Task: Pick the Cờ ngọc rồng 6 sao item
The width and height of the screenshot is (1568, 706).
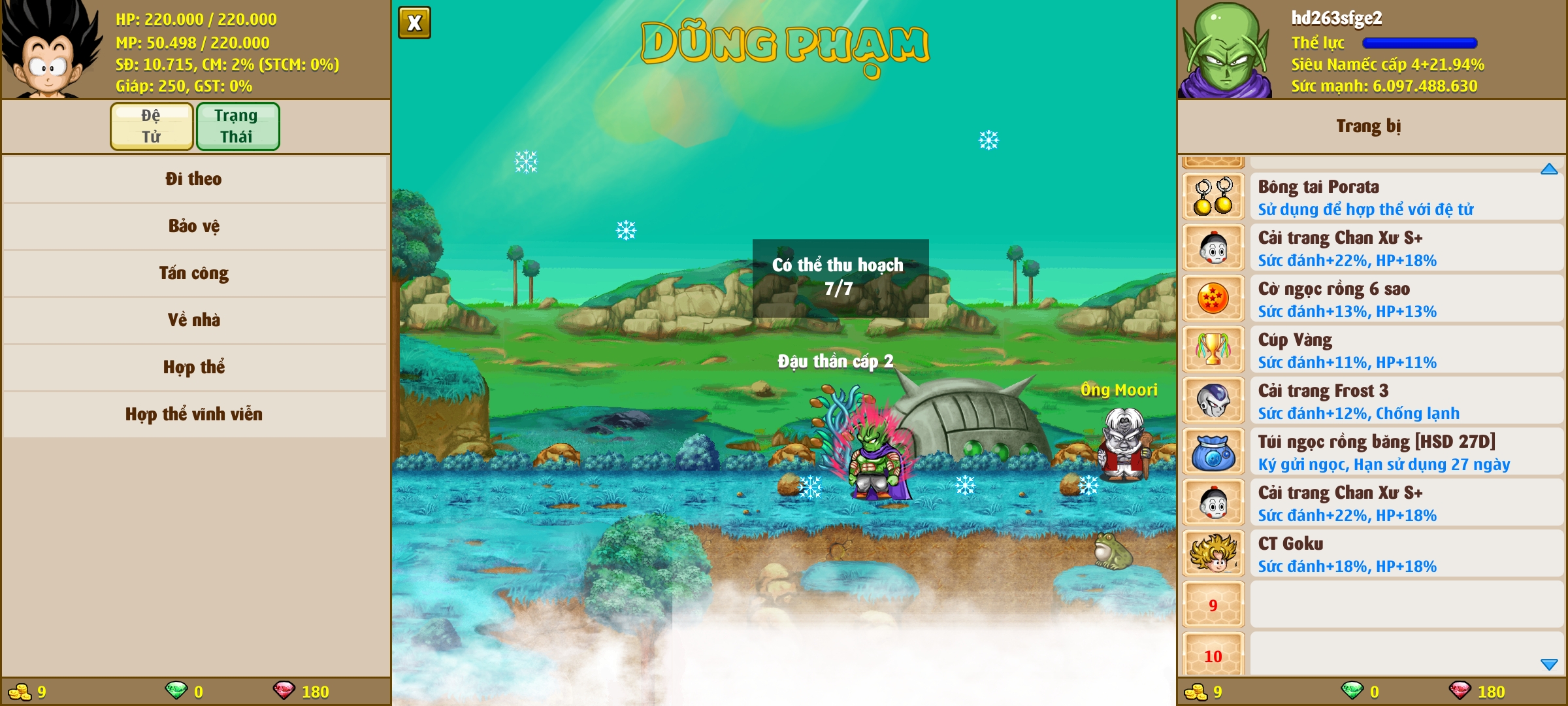Action: (x=1372, y=299)
